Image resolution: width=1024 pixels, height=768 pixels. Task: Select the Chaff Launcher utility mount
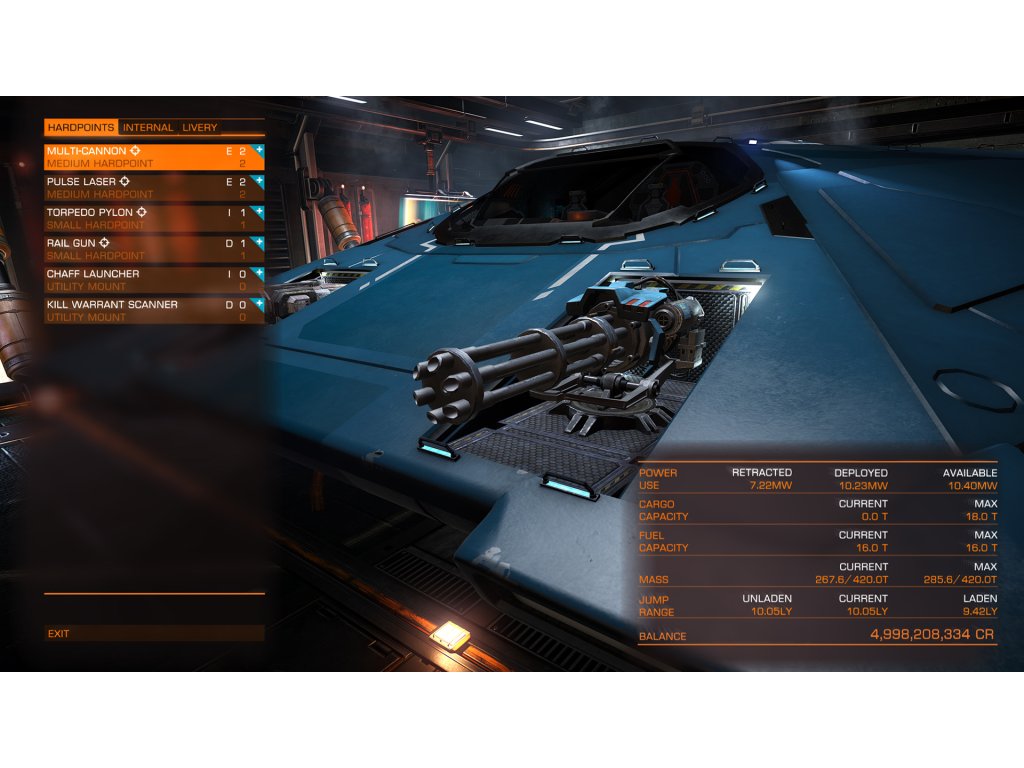pos(150,279)
